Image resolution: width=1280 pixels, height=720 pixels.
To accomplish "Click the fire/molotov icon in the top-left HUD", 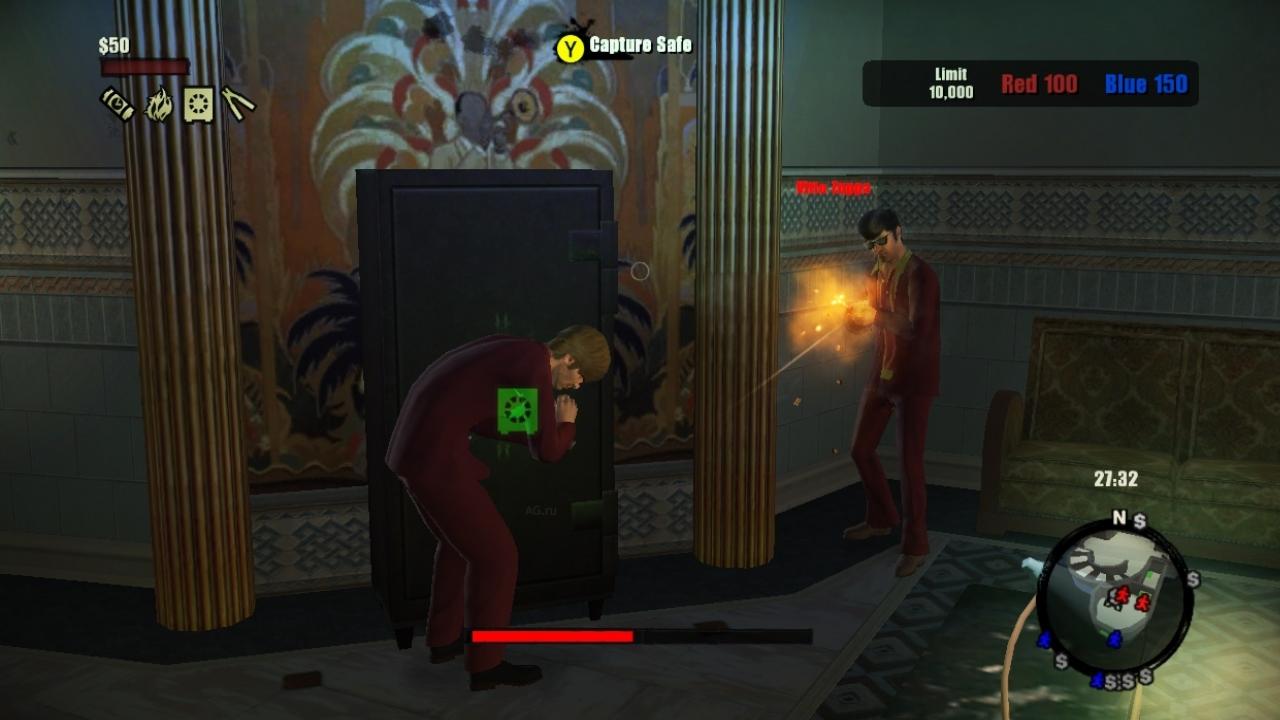I will (x=159, y=103).
